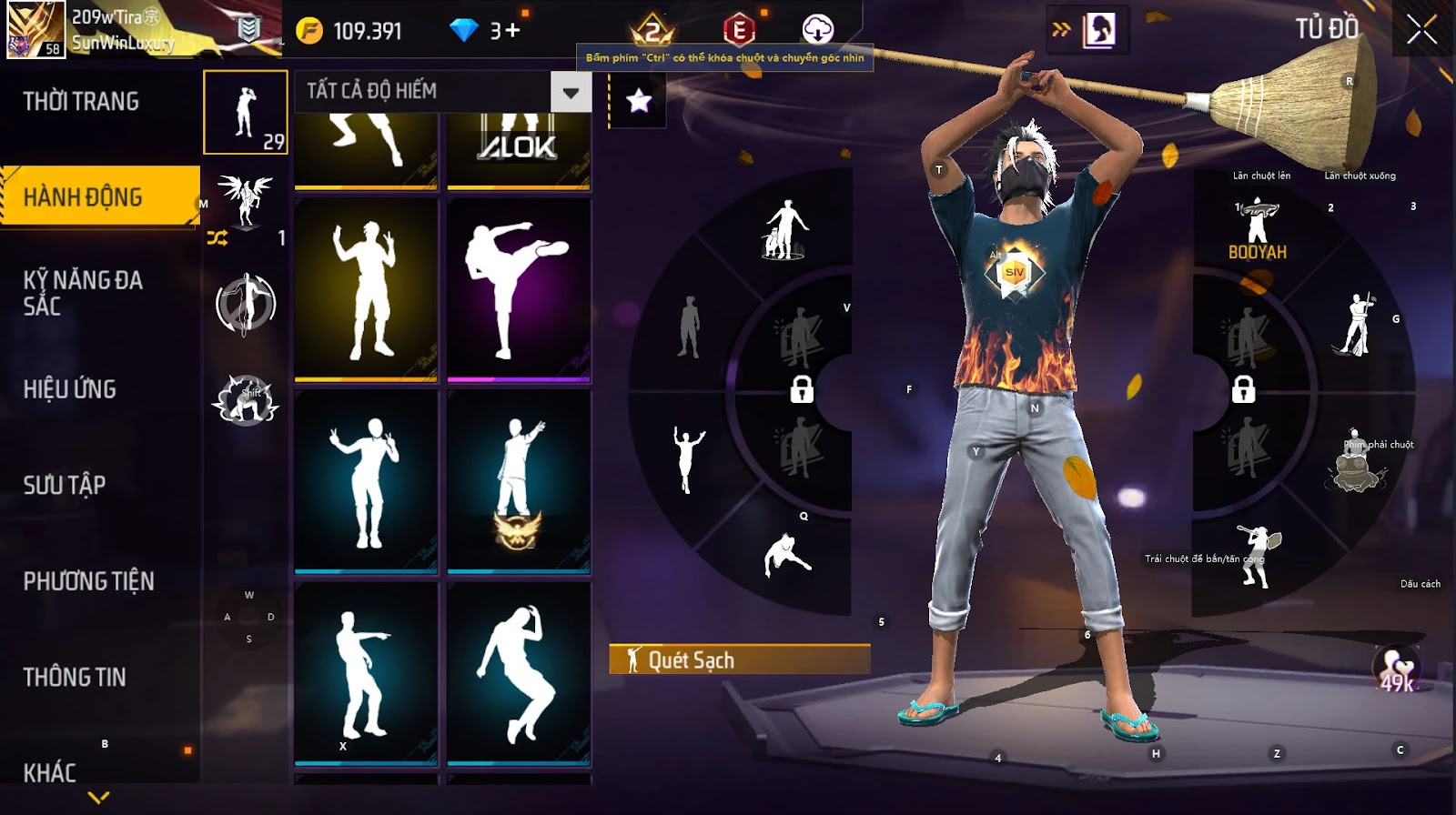1456x815 pixels.
Task: Choose the gold-background dancing emote card
Action: [x=366, y=289]
